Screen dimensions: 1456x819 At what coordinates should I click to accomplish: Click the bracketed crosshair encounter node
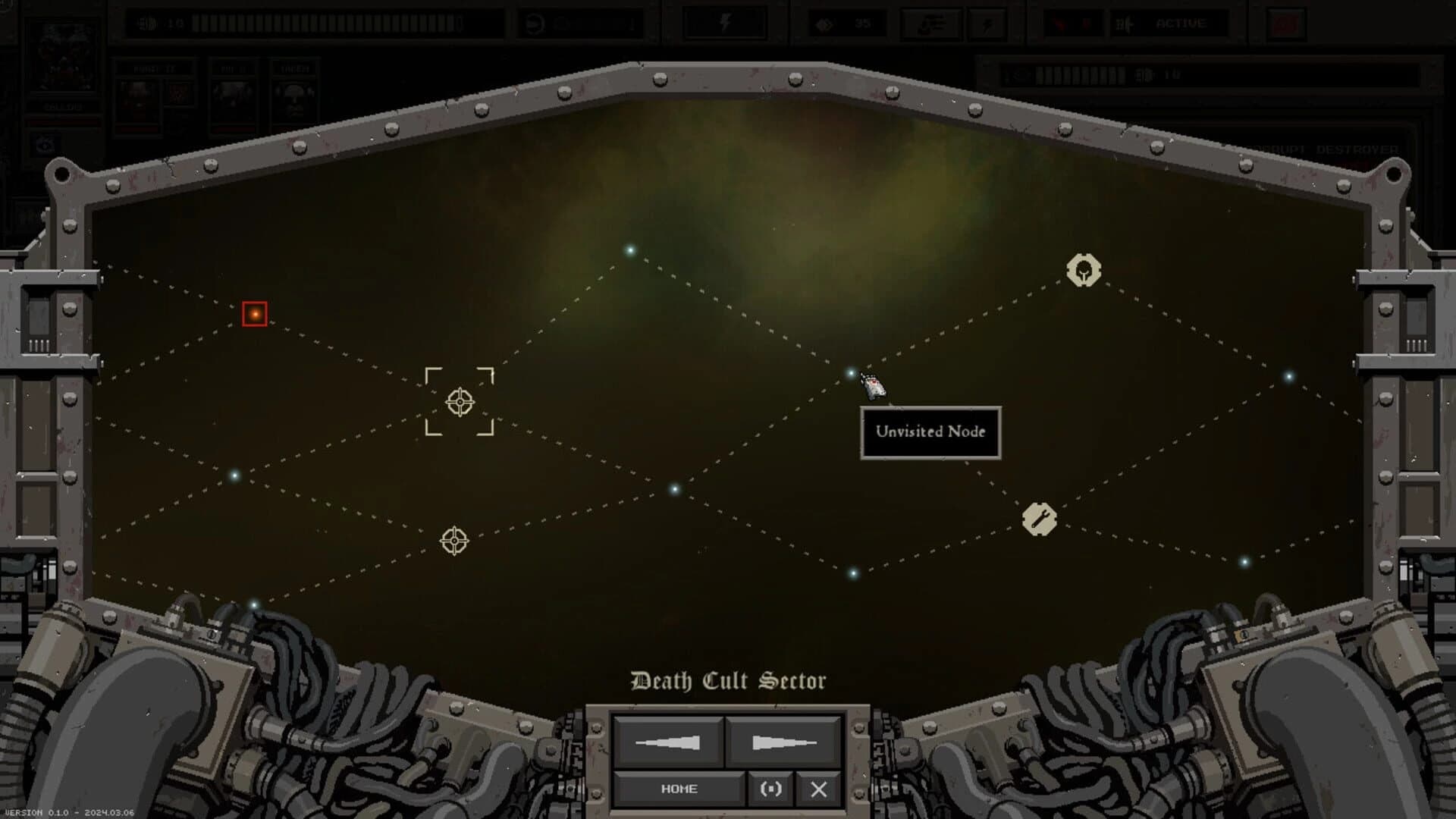[460, 402]
